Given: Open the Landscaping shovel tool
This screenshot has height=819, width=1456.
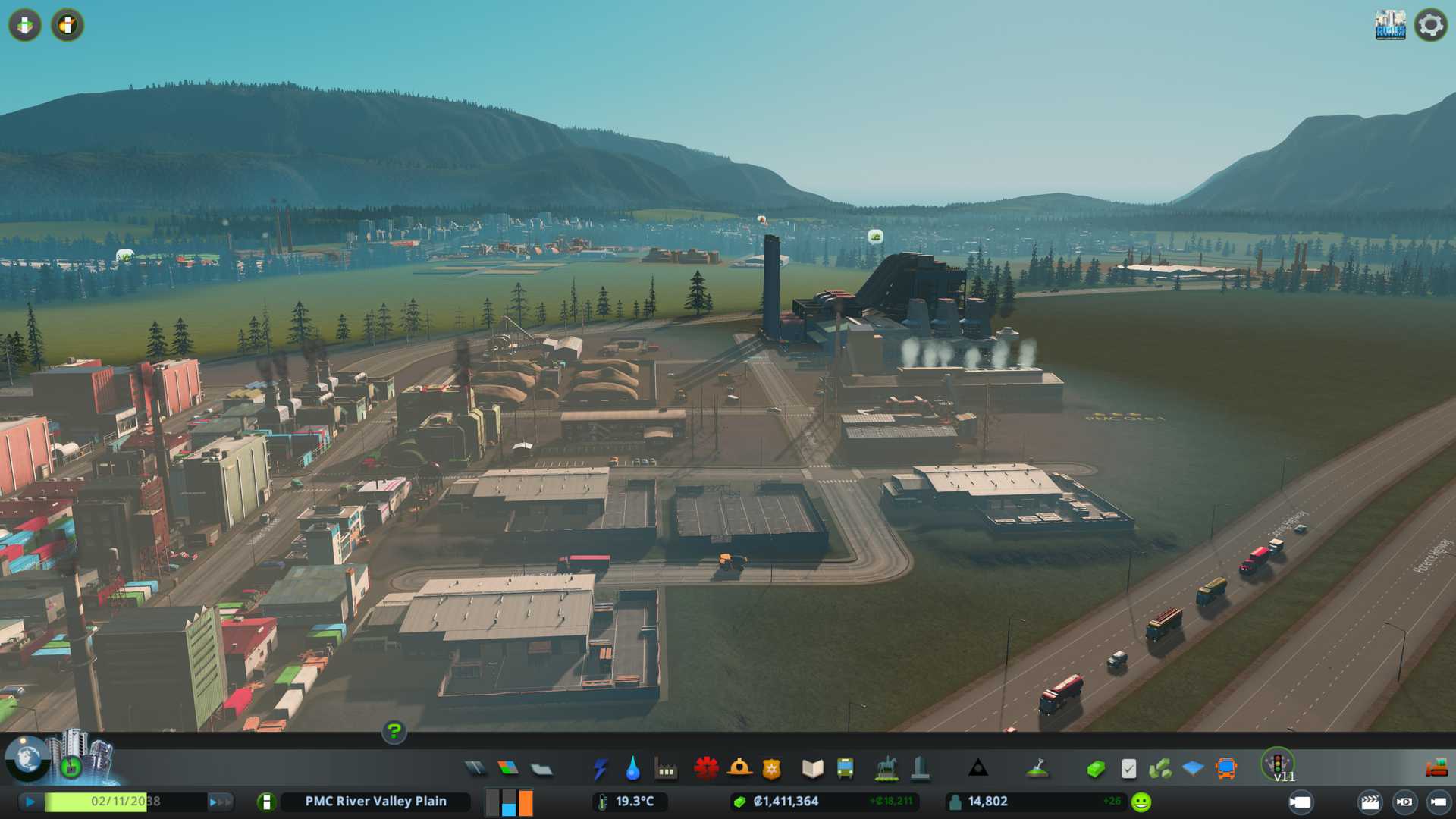Looking at the screenshot, I should 1037,769.
